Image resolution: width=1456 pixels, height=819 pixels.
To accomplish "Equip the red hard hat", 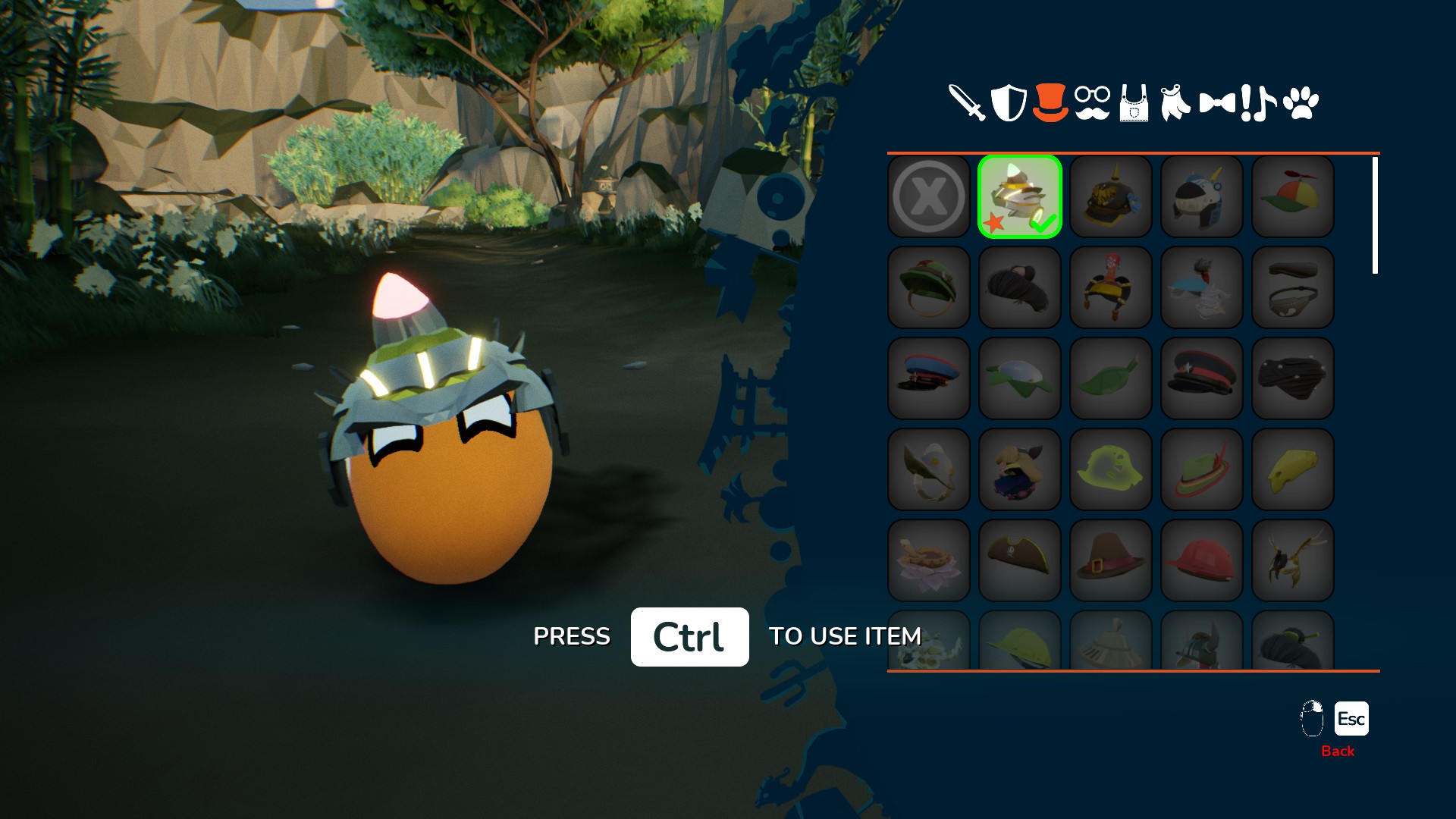I will (1202, 561).
